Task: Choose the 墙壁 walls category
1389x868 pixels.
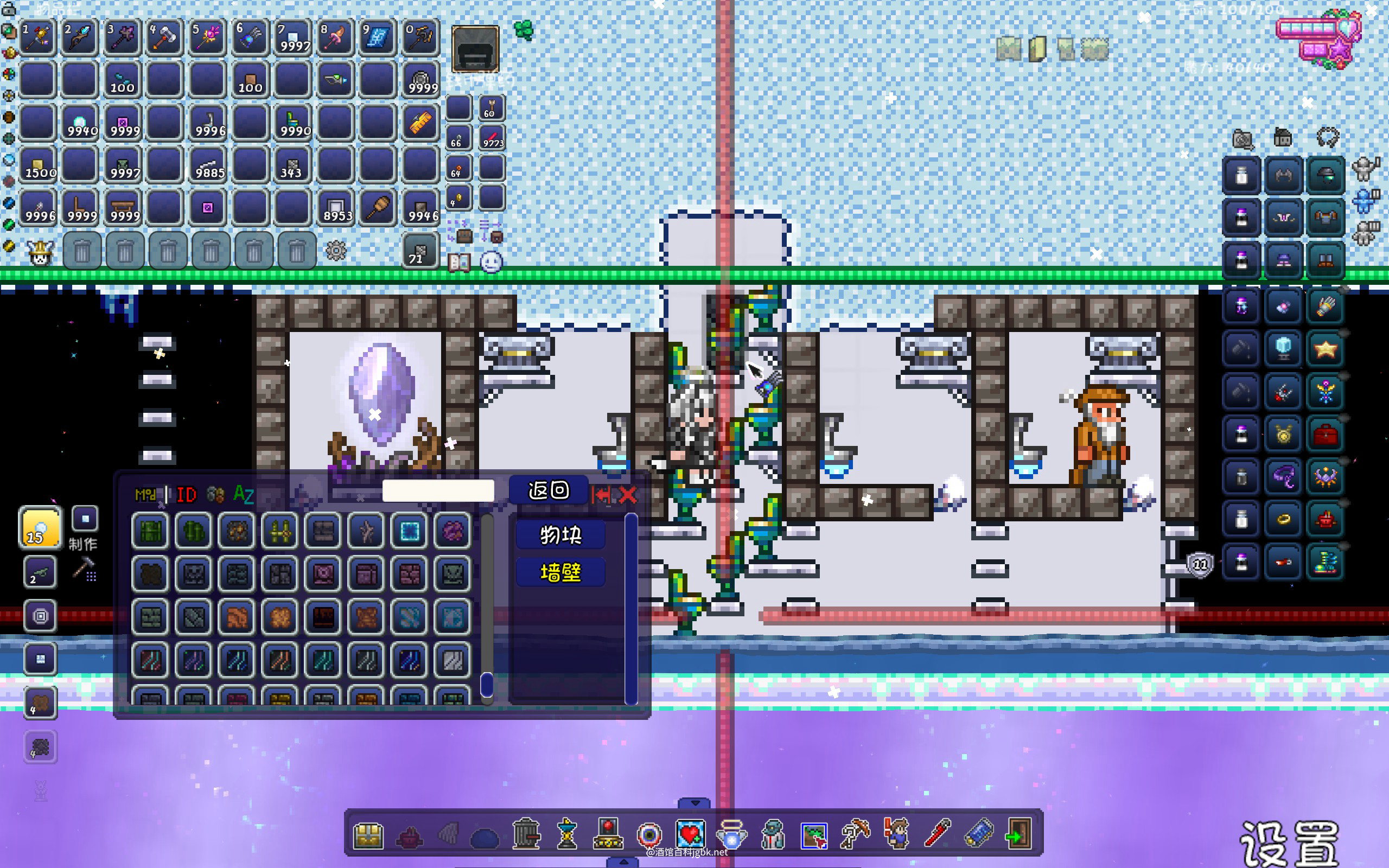Action: [560, 572]
